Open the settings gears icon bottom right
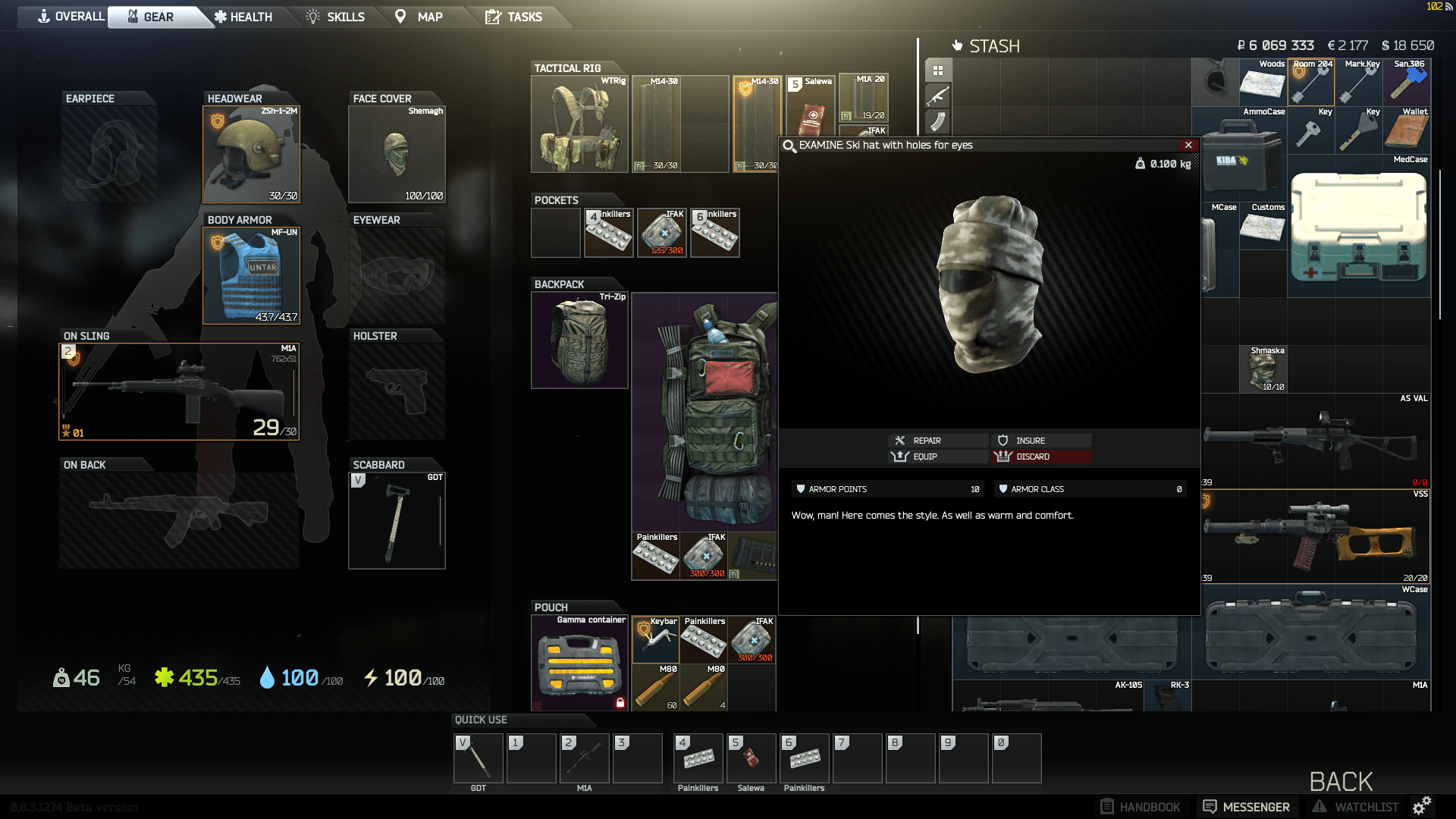This screenshot has height=819, width=1456. [x=1423, y=806]
